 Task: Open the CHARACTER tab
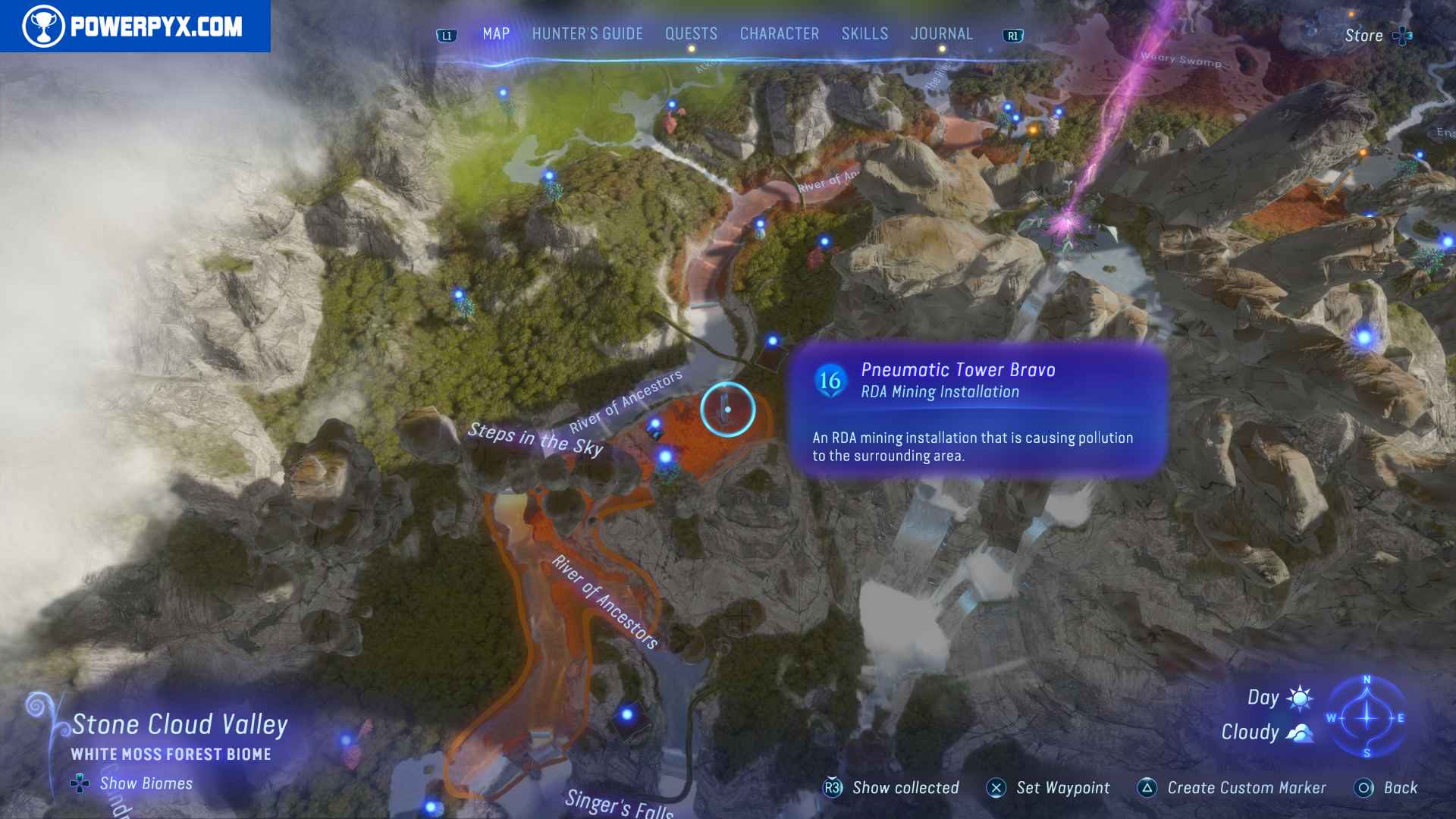778,33
